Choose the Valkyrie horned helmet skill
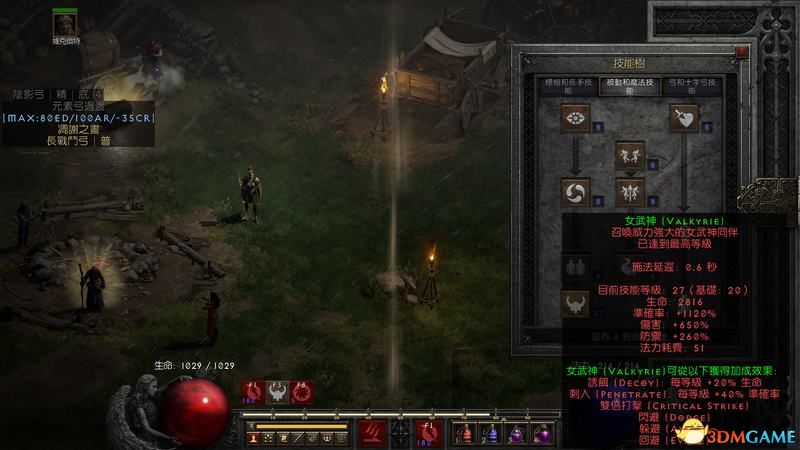This screenshot has width=800, height=450. coord(577,300)
